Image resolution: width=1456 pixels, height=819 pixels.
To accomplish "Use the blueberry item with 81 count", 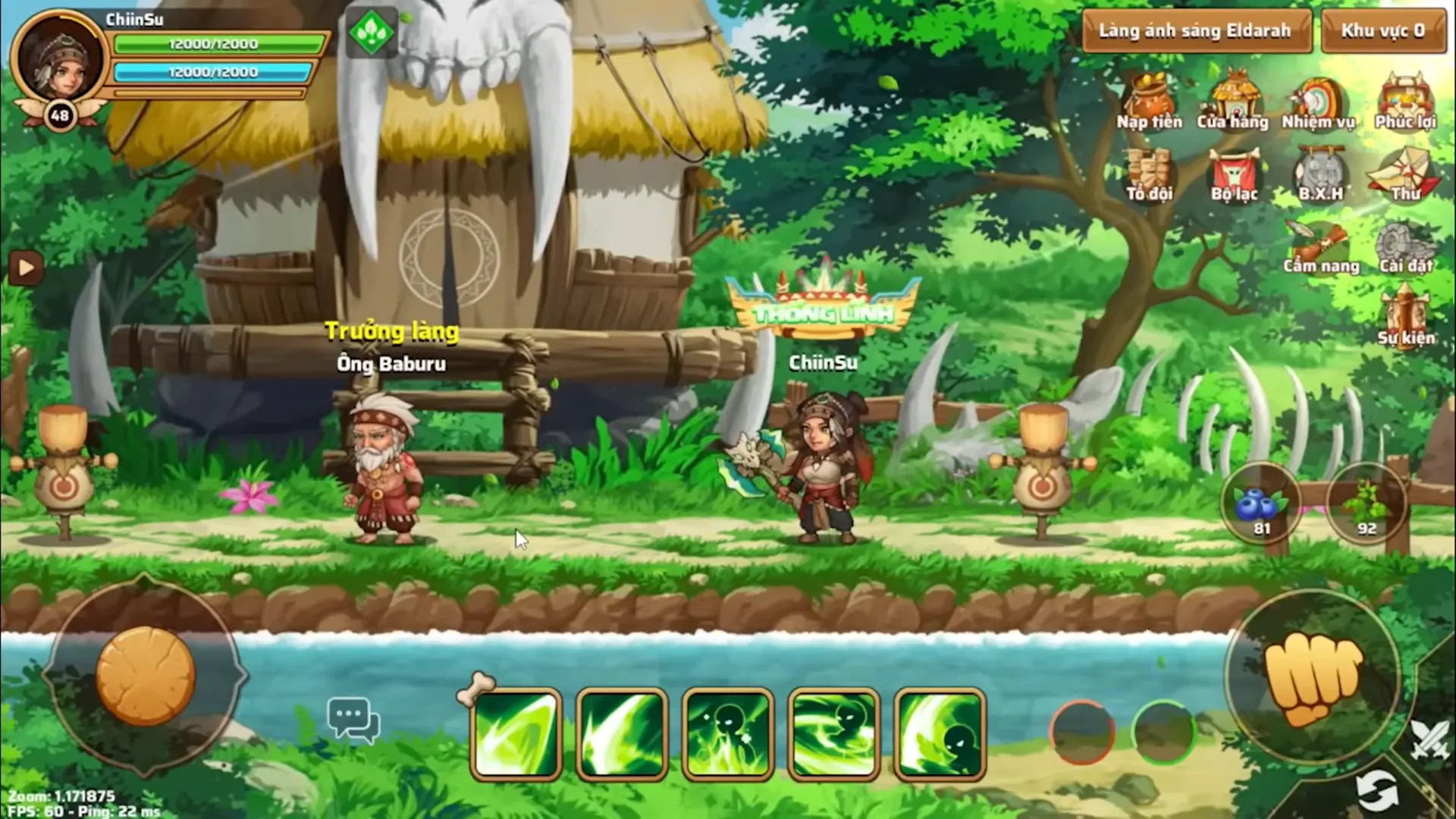I will (x=1260, y=505).
